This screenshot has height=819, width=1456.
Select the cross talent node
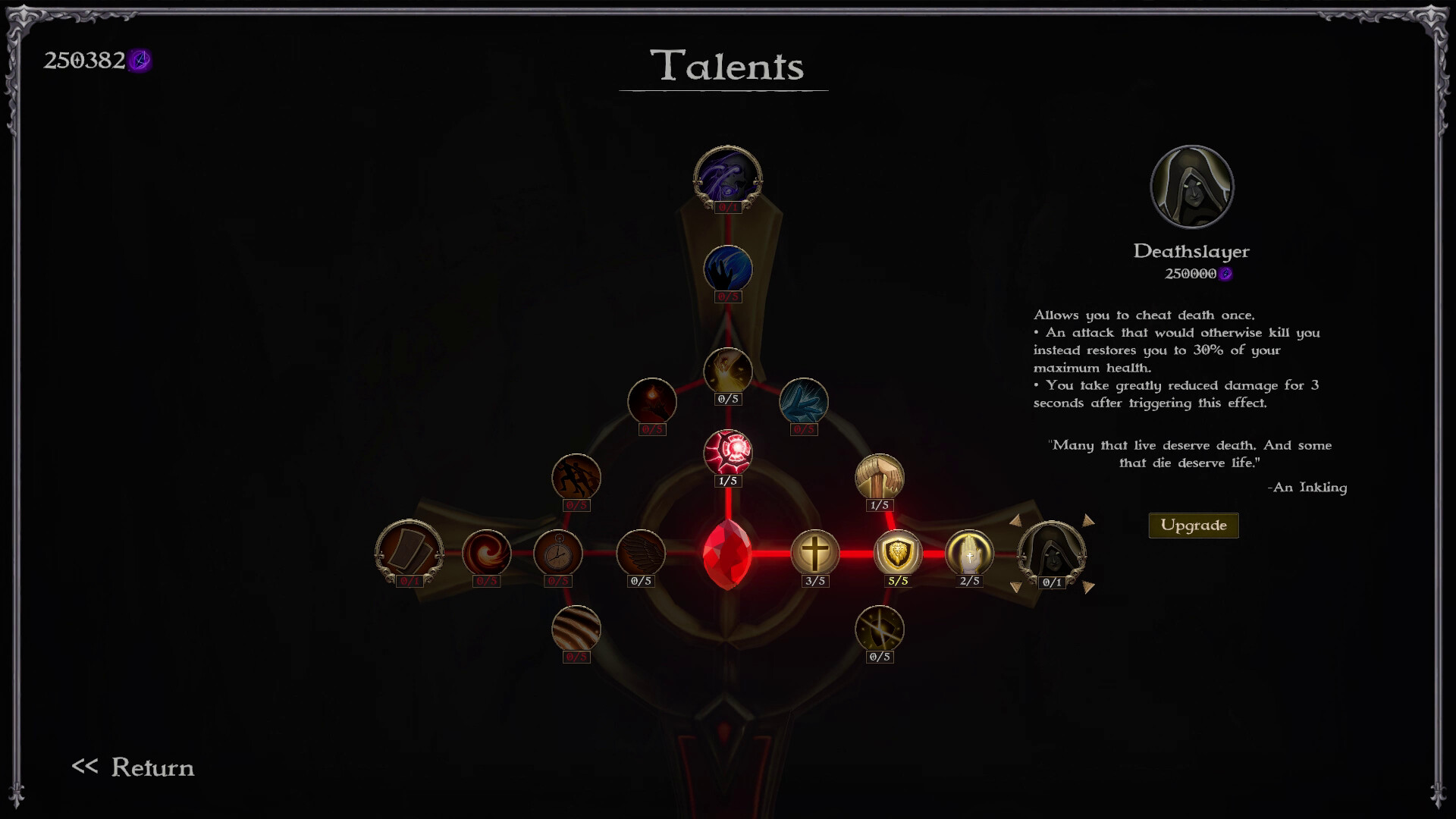(814, 554)
